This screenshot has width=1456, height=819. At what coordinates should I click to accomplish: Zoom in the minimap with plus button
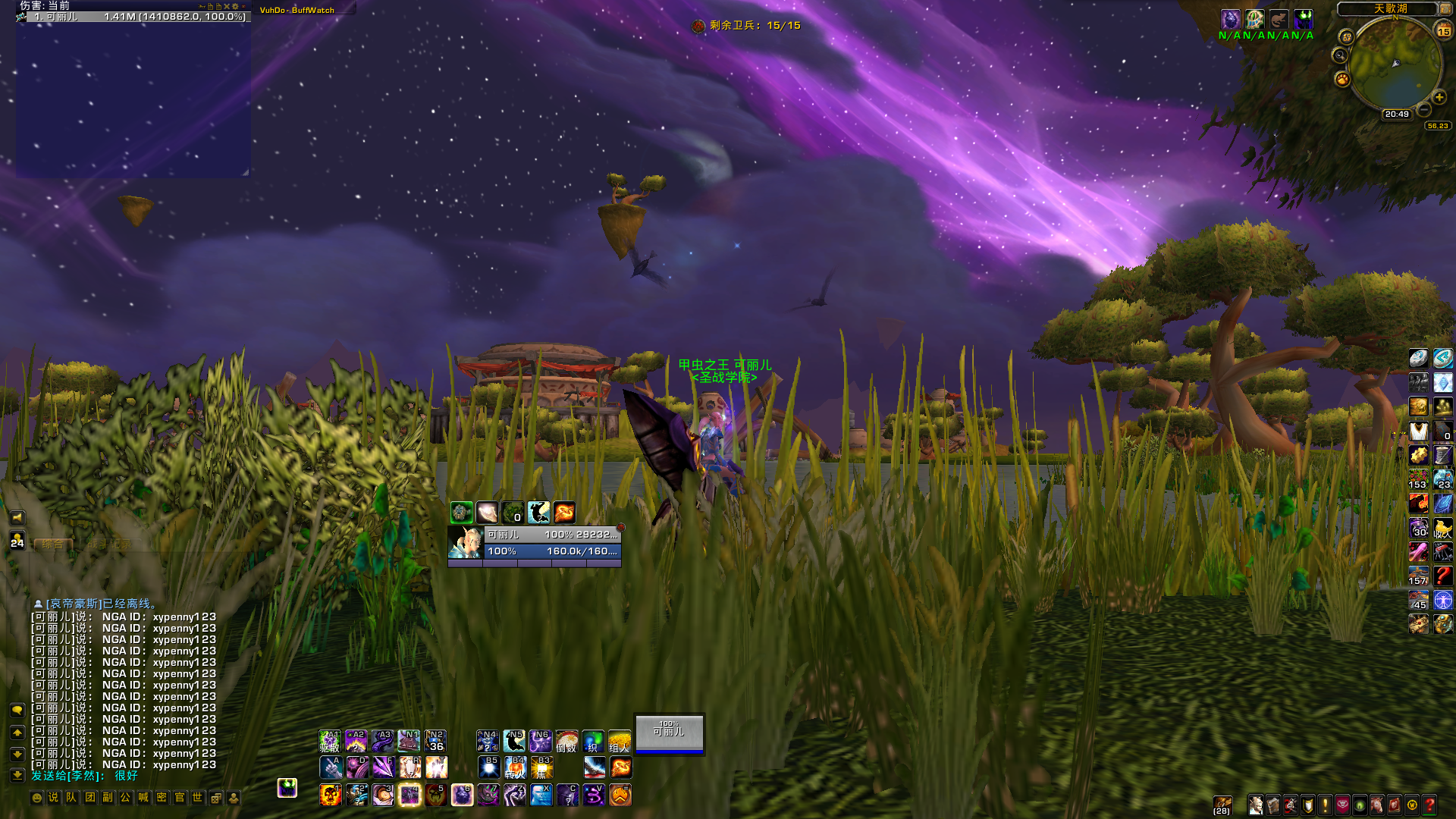tap(1439, 98)
